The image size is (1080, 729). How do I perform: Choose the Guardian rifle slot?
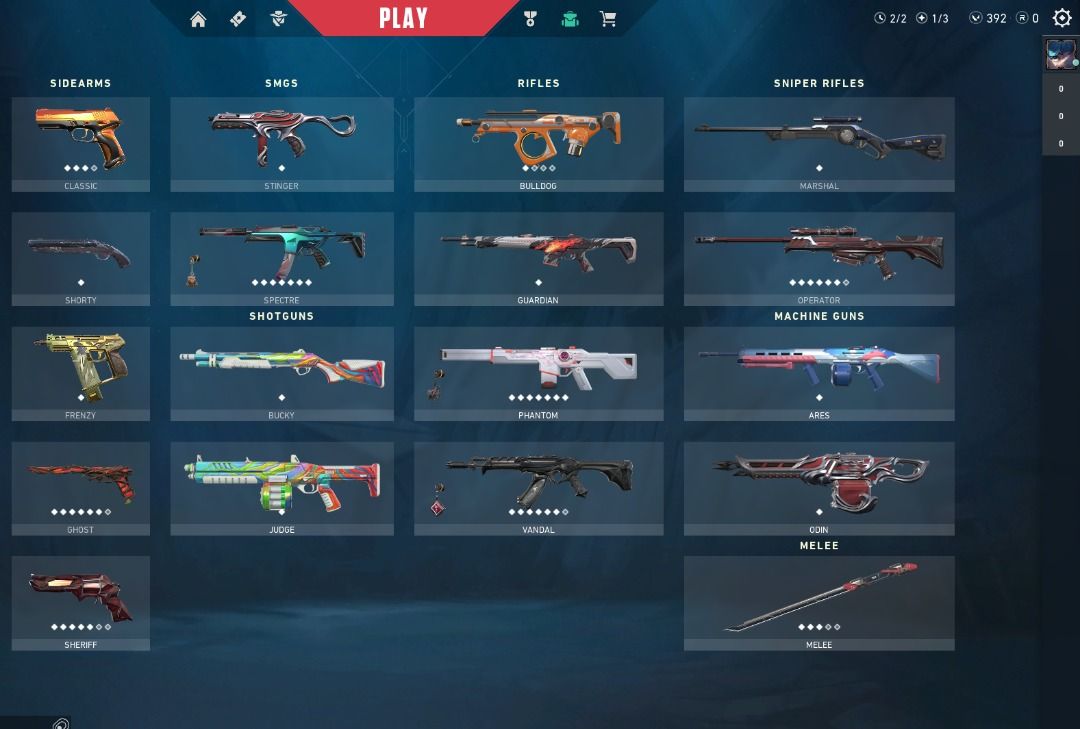[538, 258]
